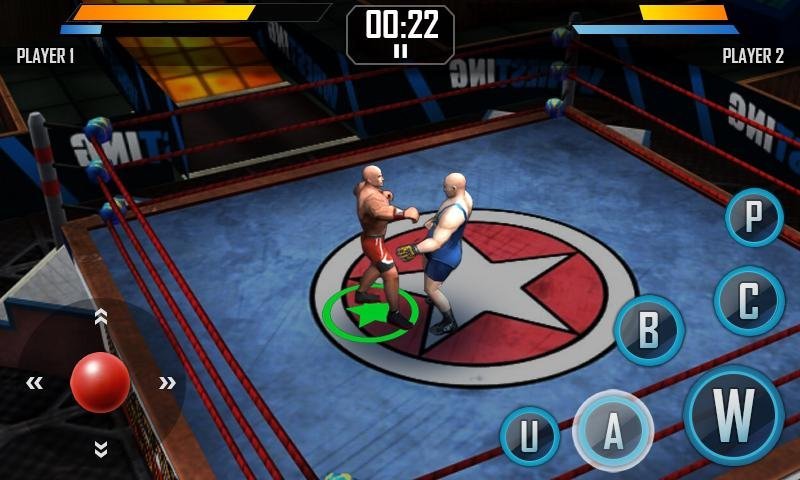Hit the B action button
The height and width of the screenshot is (480, 800).
(x=649, y=330)
